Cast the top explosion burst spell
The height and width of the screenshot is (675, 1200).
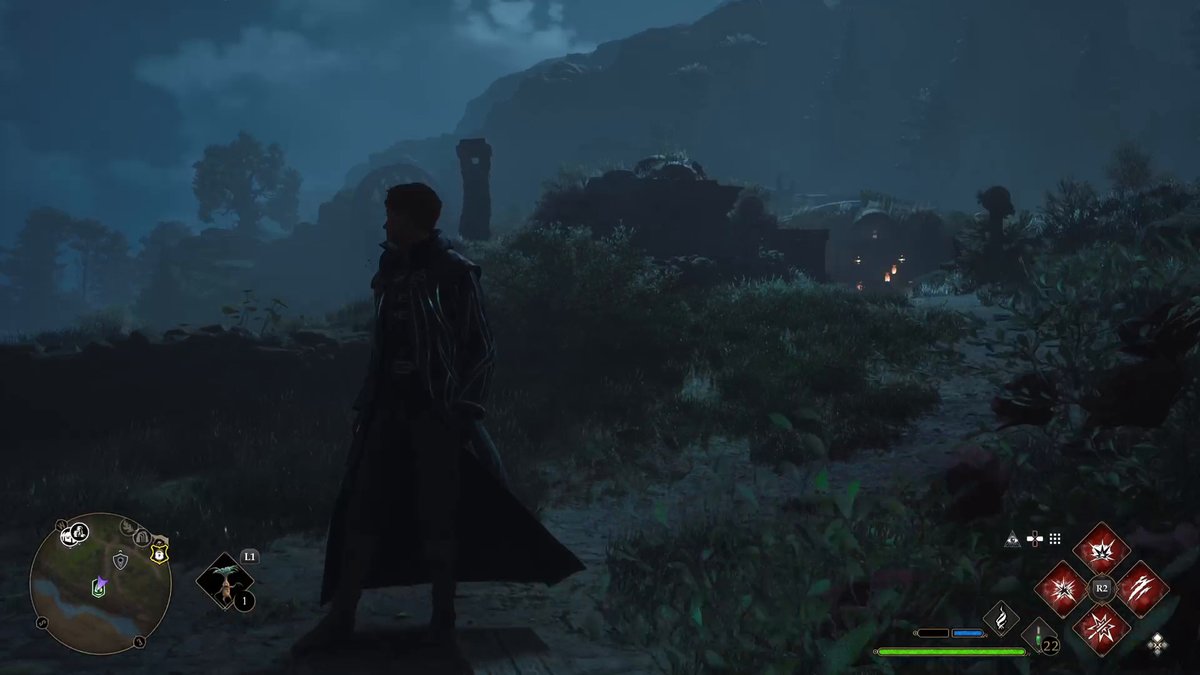point(1101,549)
